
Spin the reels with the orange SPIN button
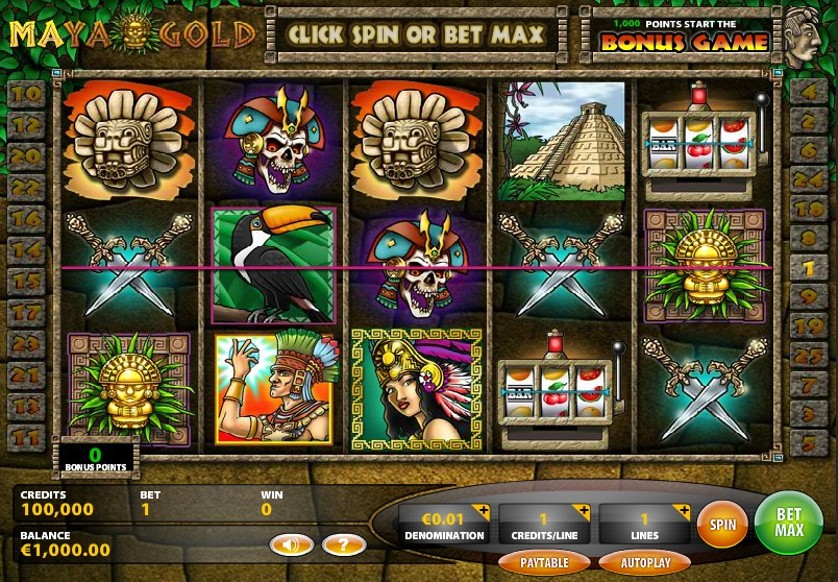pos(722,524)
